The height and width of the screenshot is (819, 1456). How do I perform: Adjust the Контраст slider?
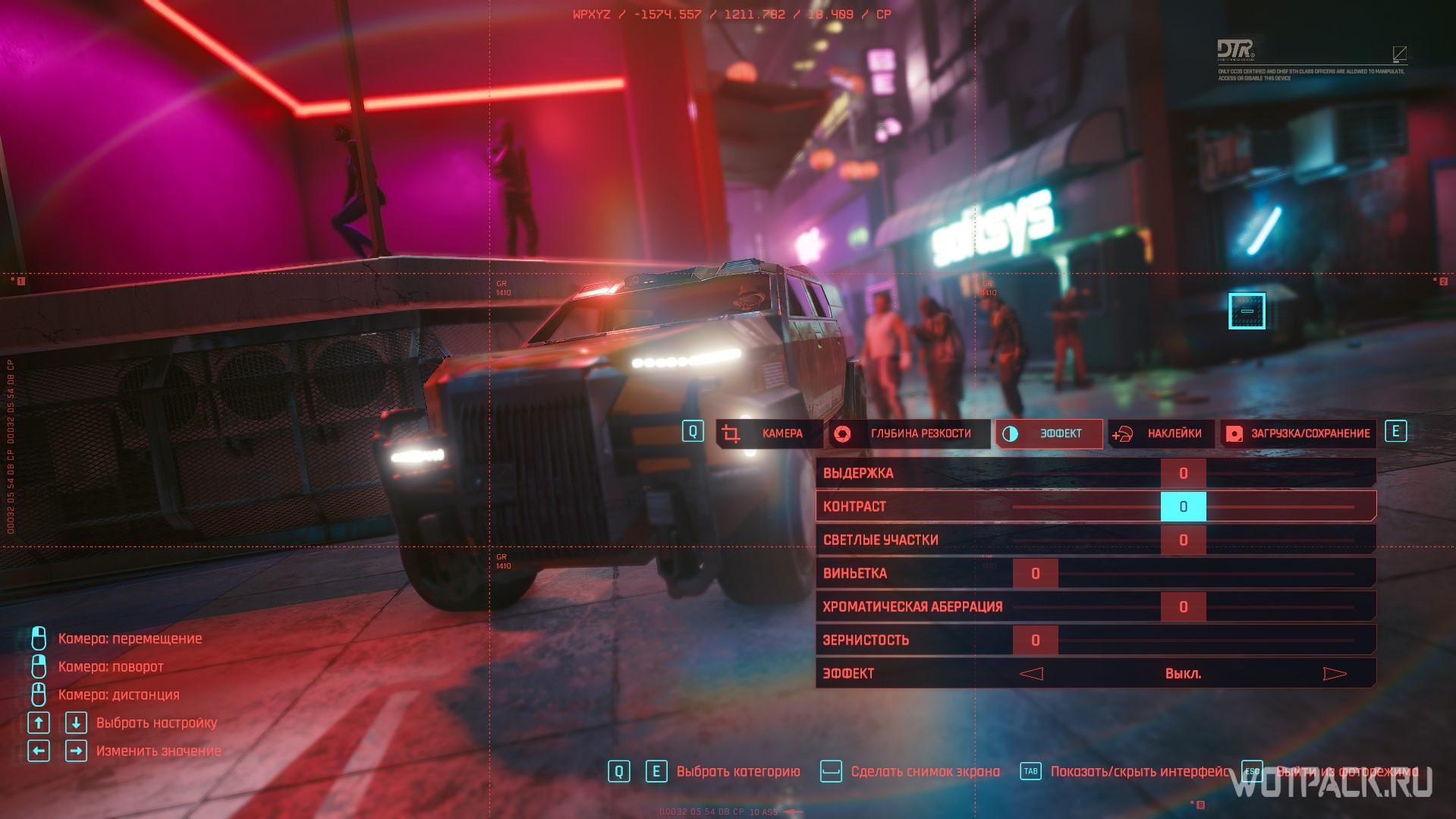pyautogui.click(x=1183, y=506)
